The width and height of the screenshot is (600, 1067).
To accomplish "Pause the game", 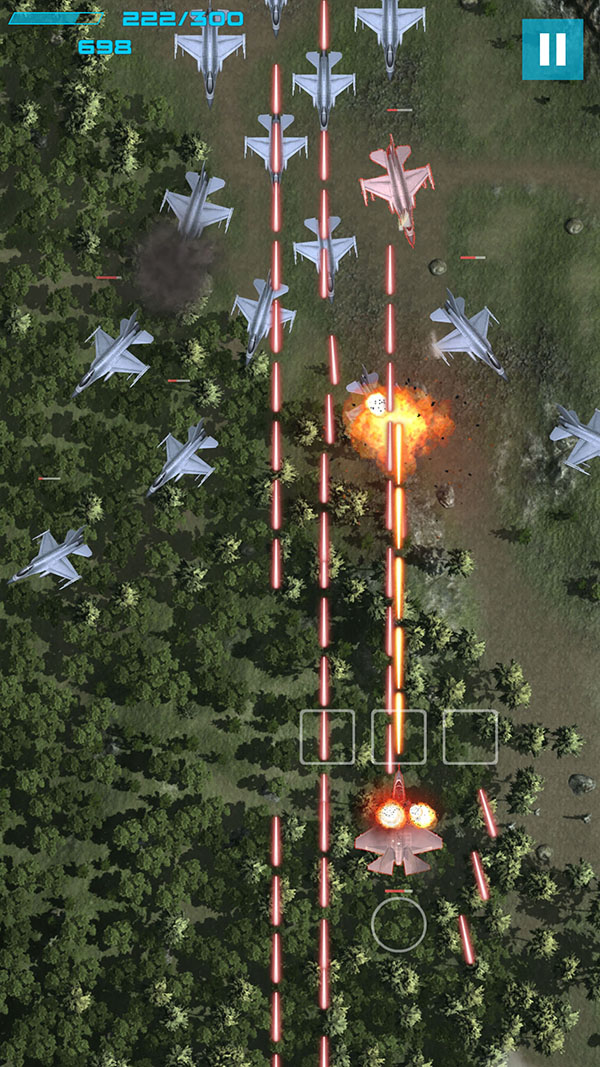I will click(552, 49).
